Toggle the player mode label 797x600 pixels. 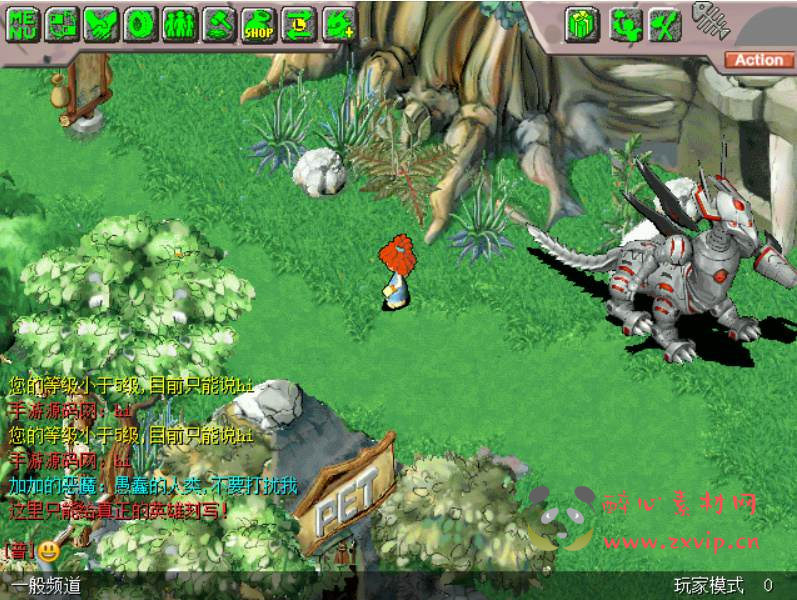point(708,586)
